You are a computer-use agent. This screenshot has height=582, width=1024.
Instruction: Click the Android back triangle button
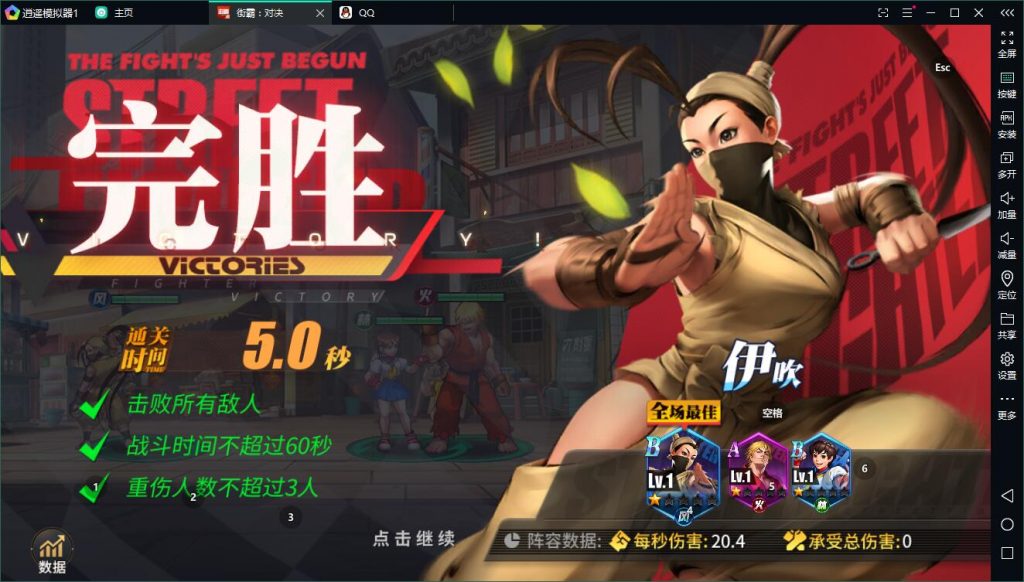1007,496
